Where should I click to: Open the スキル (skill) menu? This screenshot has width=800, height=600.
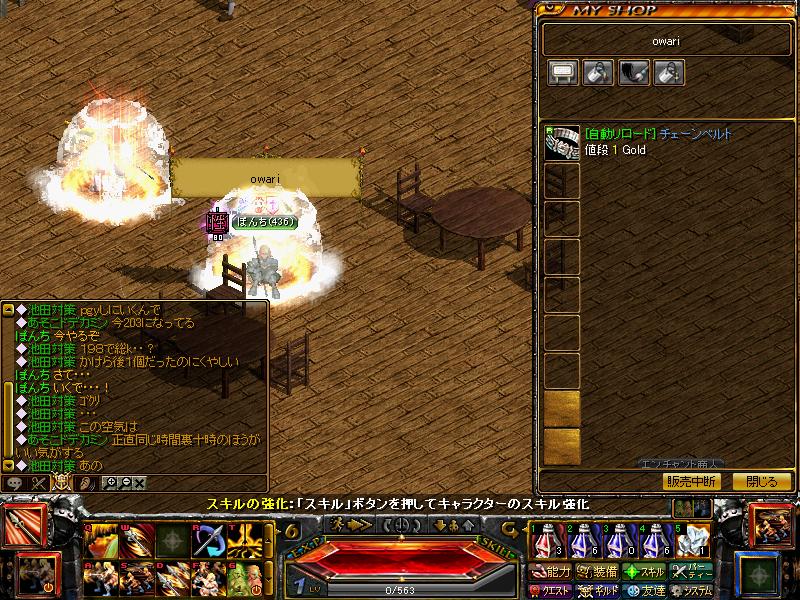(x=643, y=572)
